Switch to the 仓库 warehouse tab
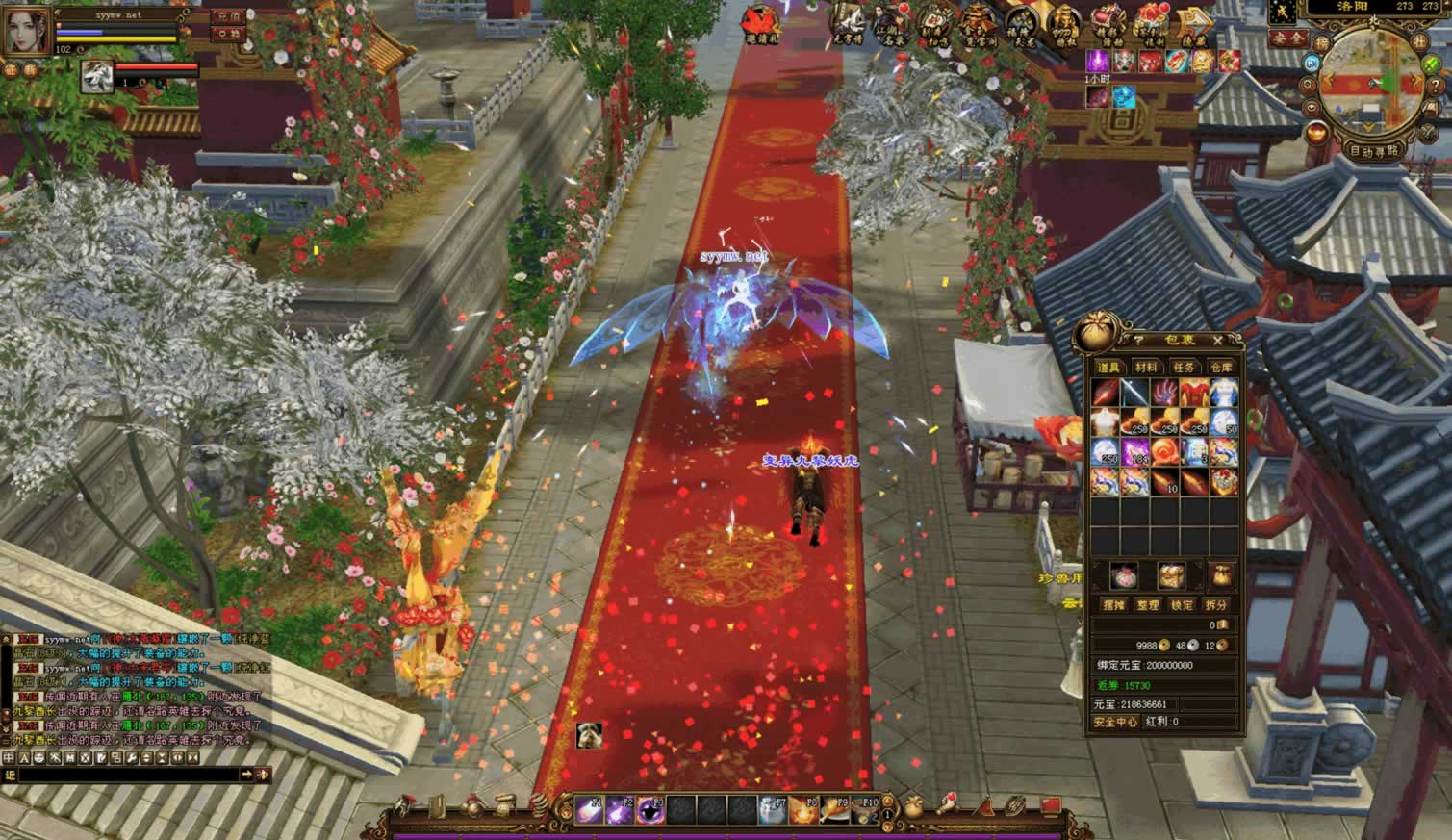 1220,368
